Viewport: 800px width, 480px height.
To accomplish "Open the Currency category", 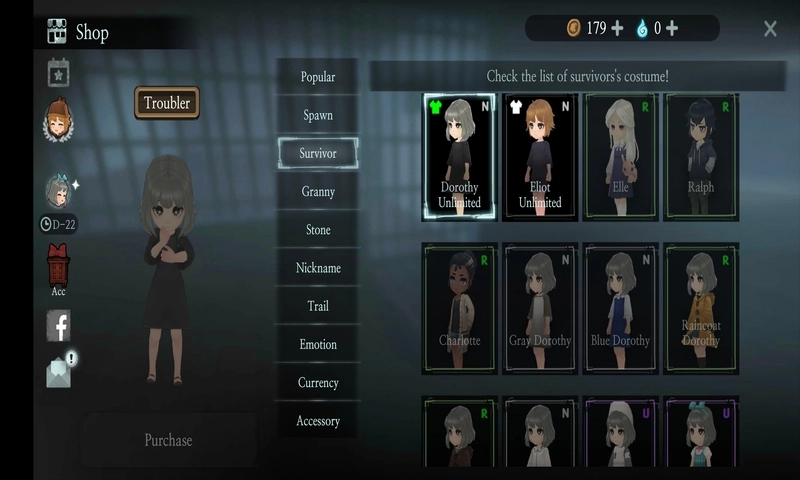I will [318, 383].
